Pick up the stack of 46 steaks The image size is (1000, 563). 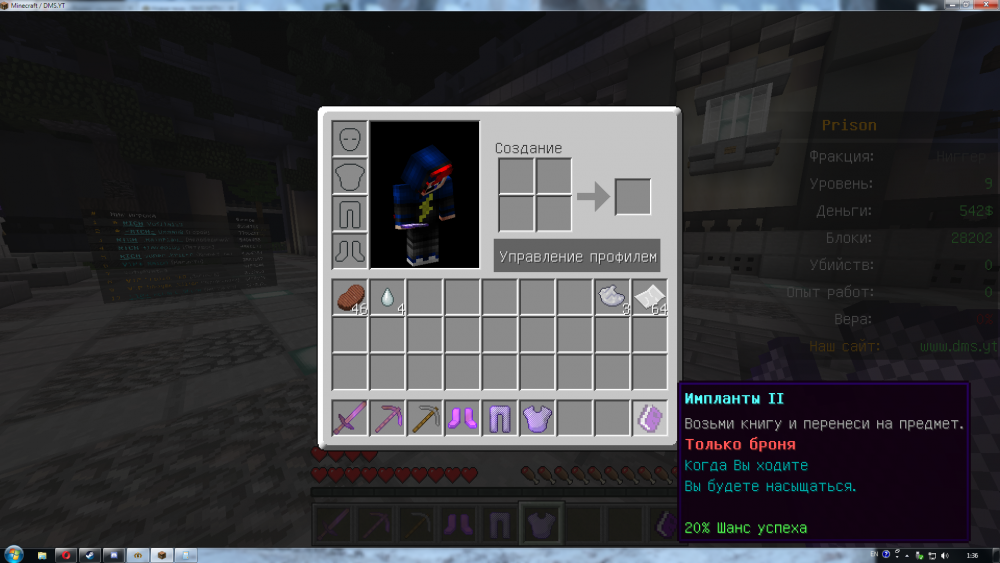[350, 297]
